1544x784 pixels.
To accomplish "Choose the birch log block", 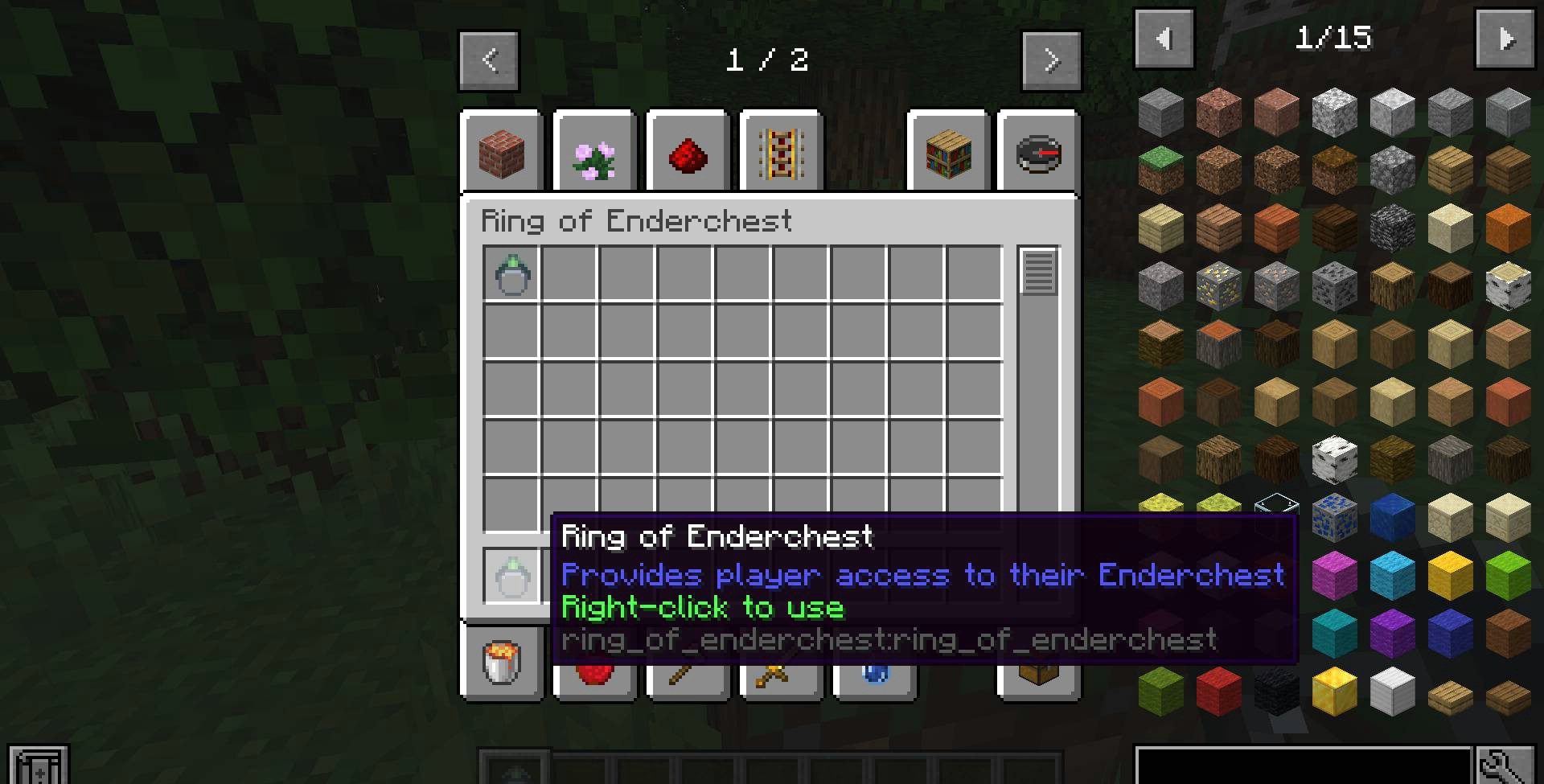I will [1509, 285].
